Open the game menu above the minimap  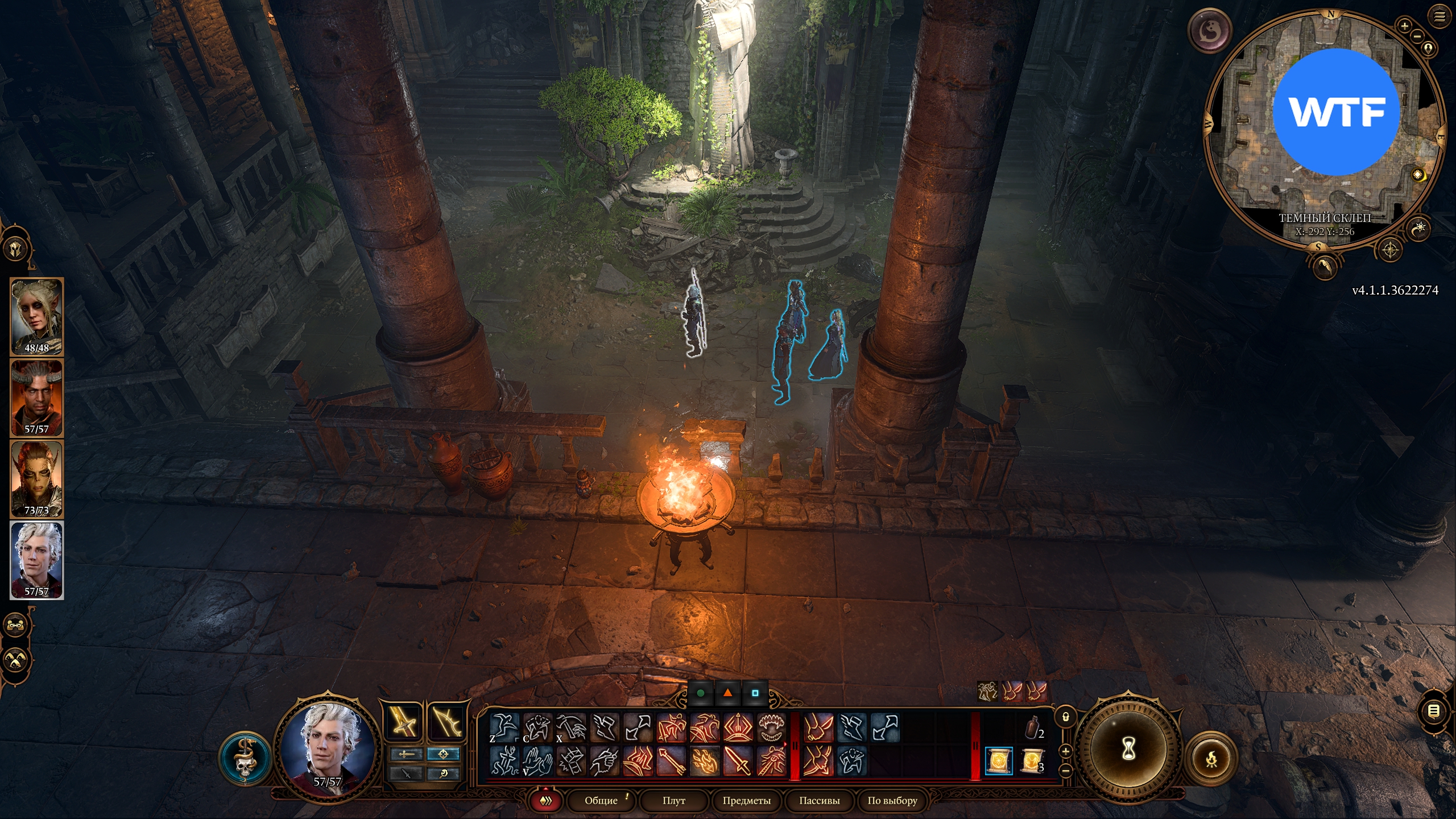coord(1439,17)
